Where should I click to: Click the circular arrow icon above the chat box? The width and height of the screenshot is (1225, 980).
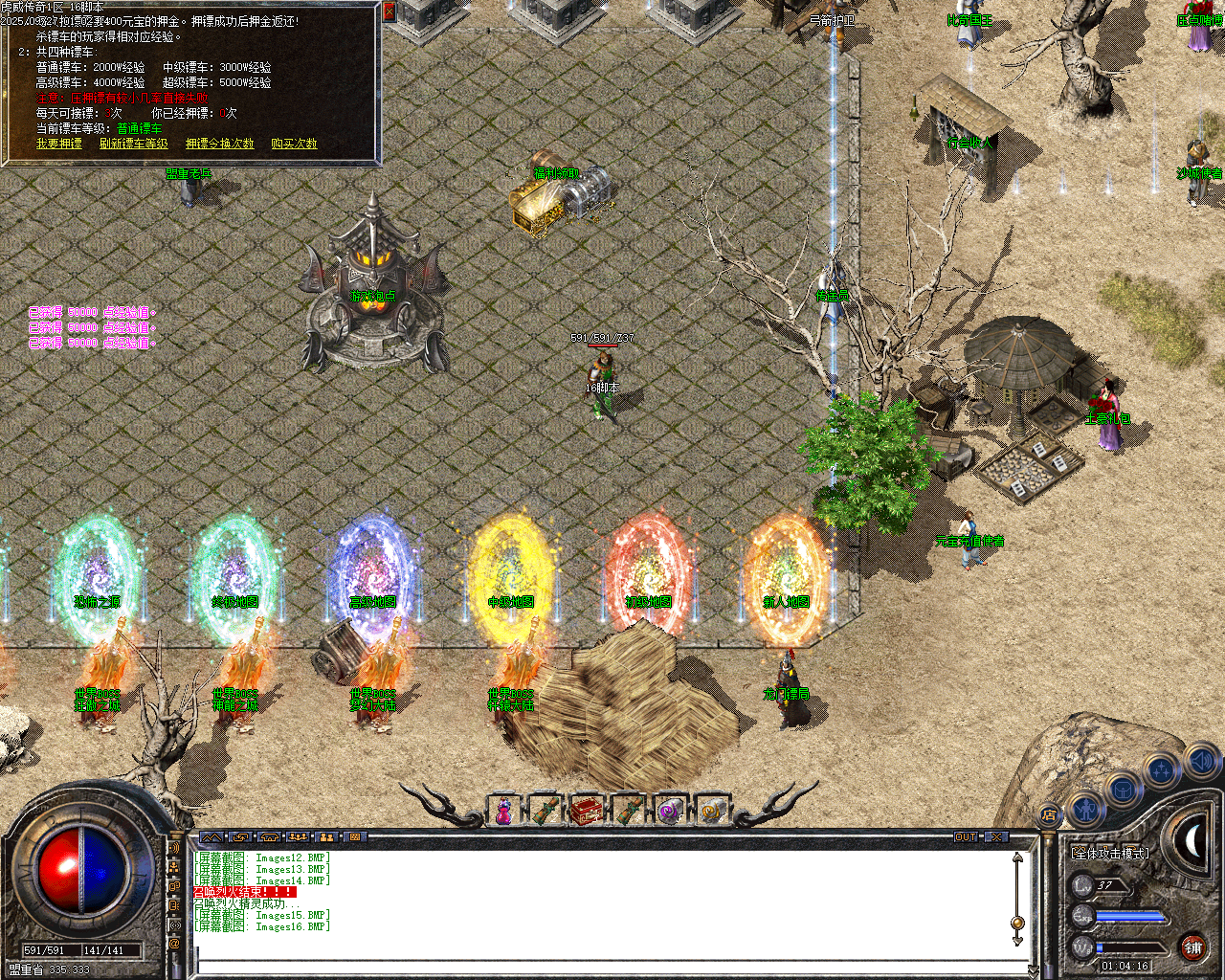239,836
